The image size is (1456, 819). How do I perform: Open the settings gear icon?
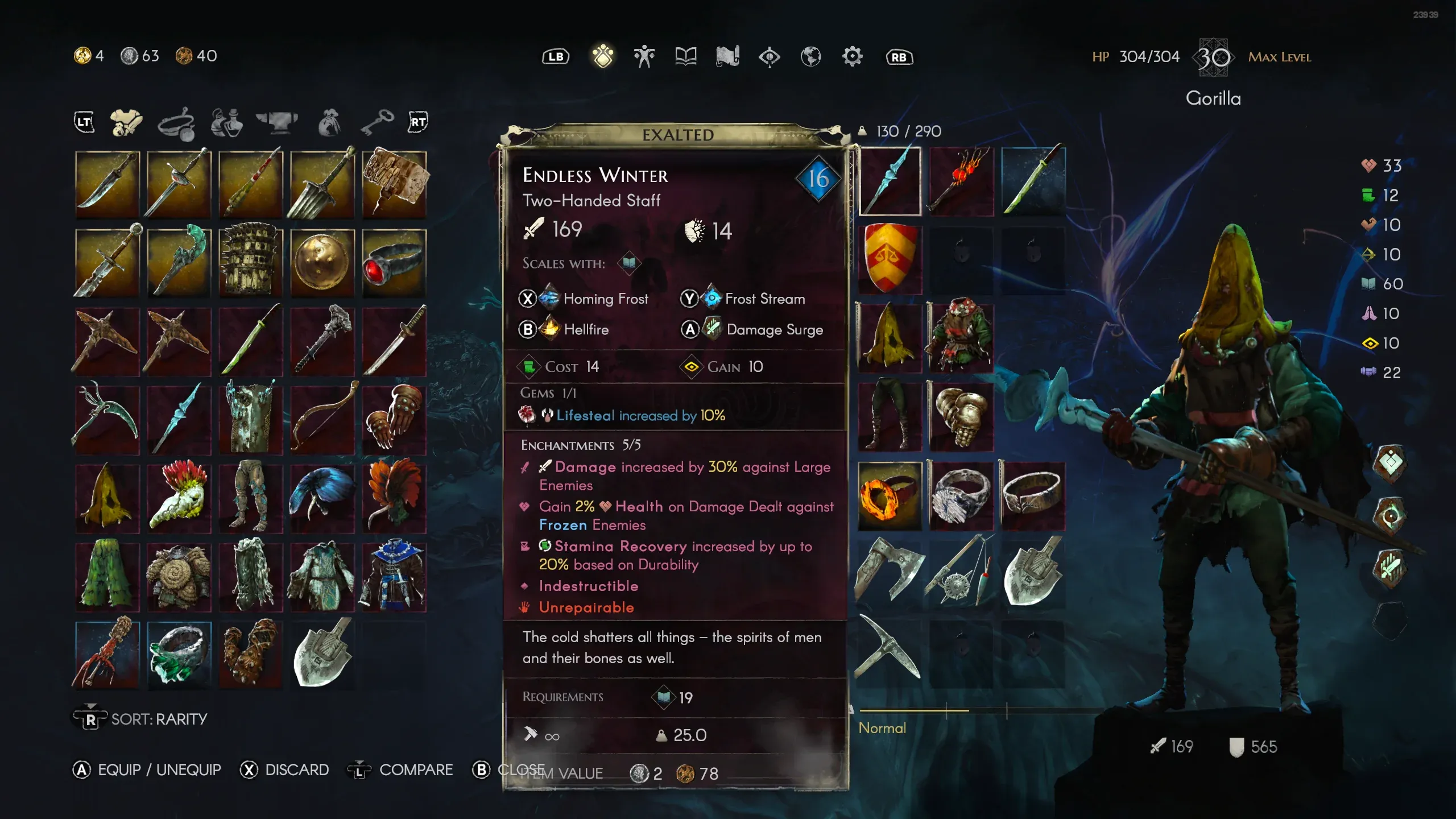(x=851, y=56)
